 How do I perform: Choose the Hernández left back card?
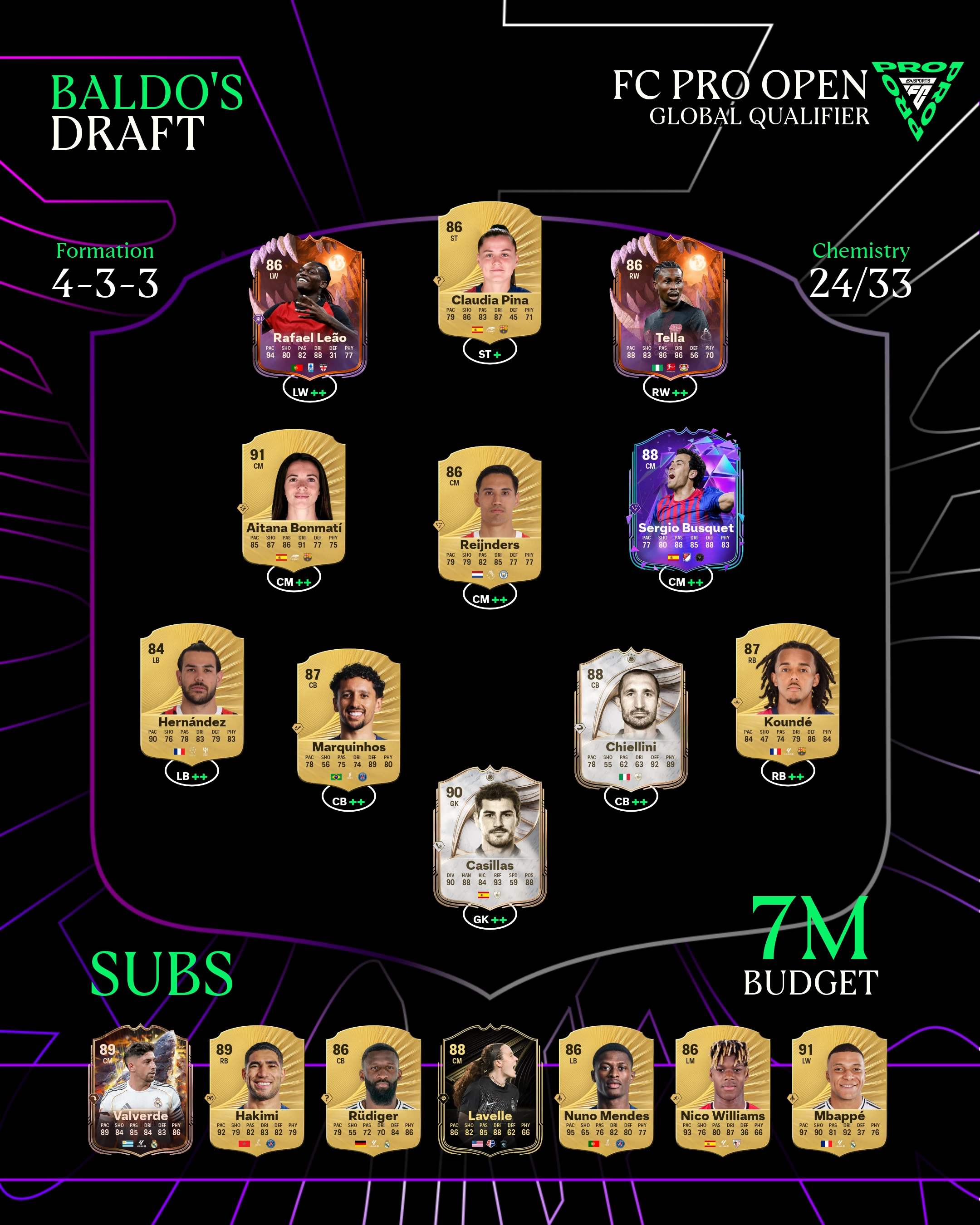[x=192, y=691]
